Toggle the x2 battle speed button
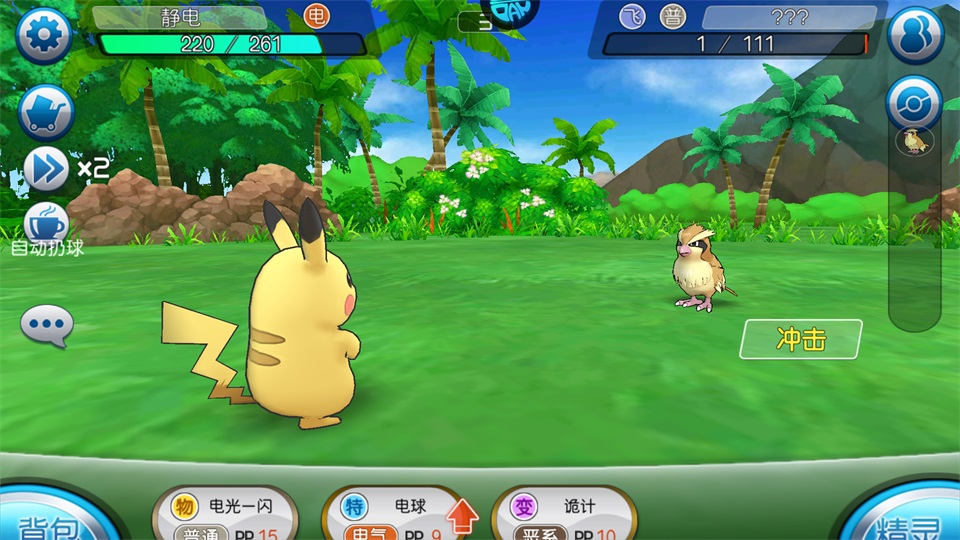Screen dimensions: 960x540 [x=47, y=168]
